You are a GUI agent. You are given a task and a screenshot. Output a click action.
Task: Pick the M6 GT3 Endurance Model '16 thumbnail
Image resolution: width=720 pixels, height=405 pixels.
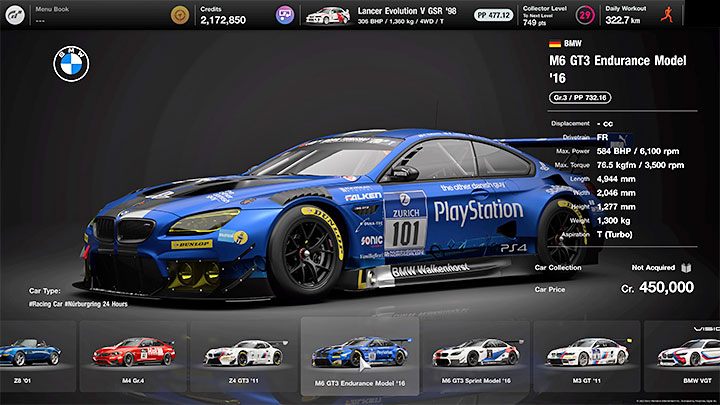tap(359, 355)
